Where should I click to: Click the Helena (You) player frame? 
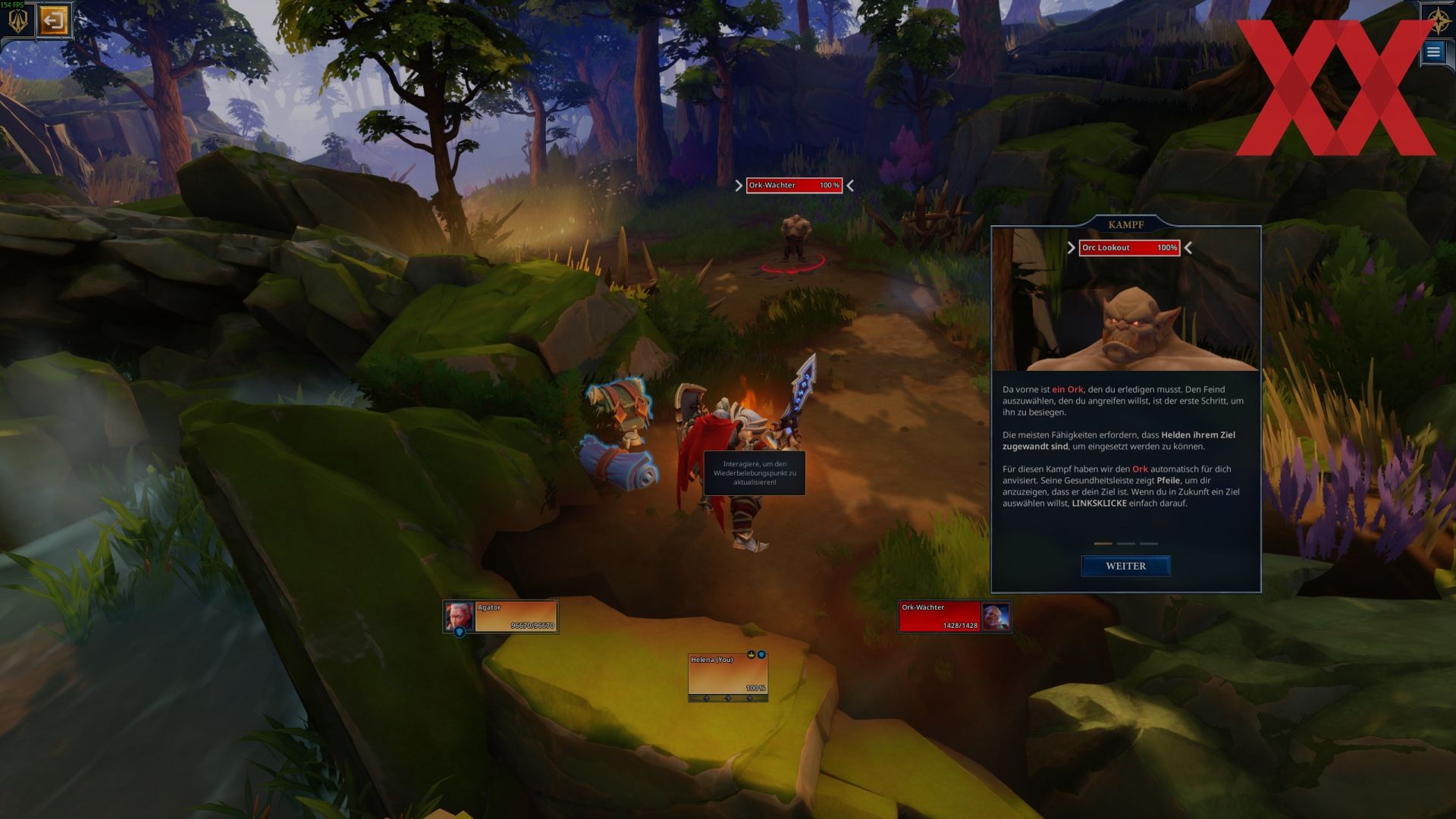727,674
